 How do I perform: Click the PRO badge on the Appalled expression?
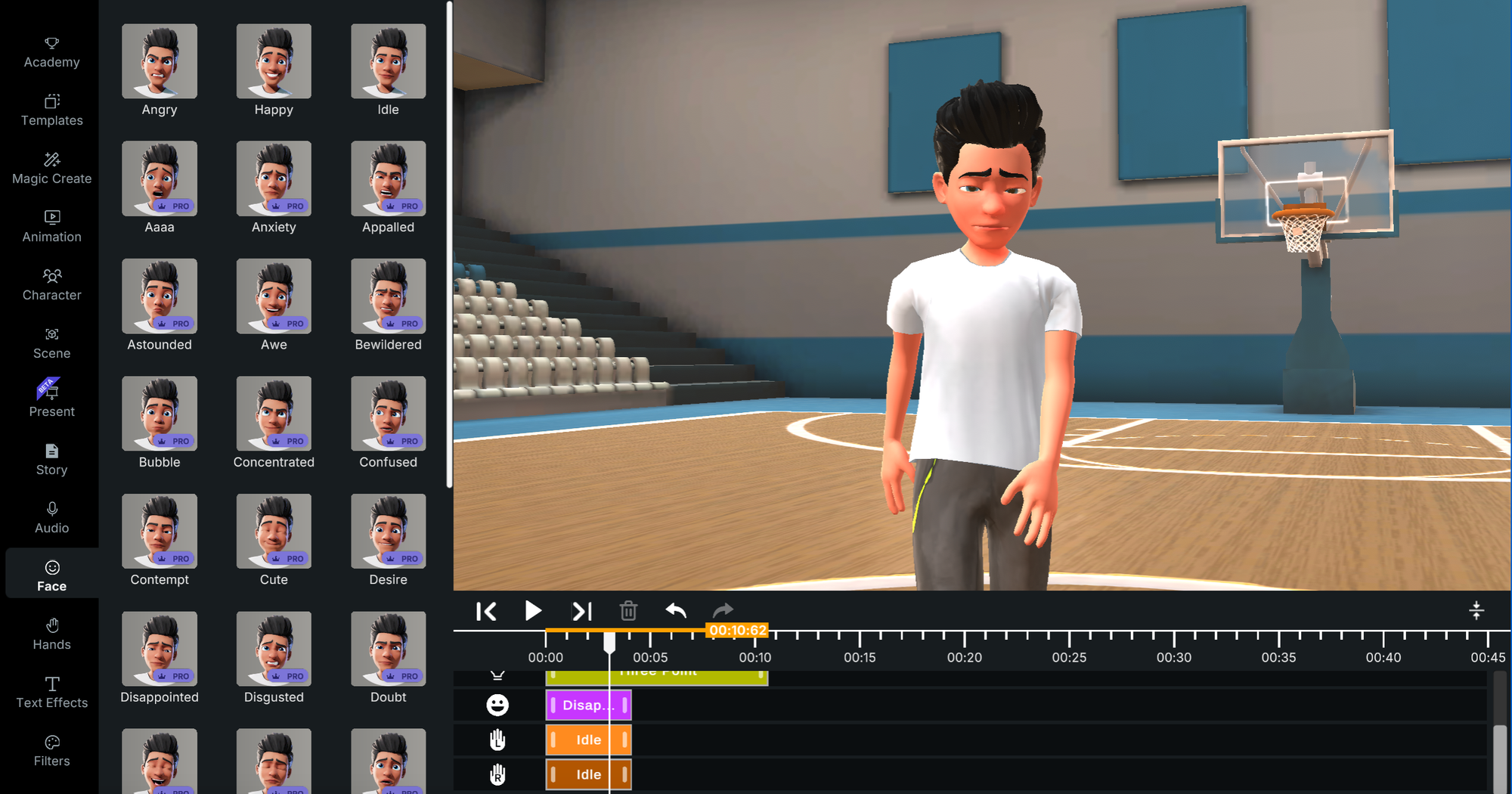tap(401, 205)
